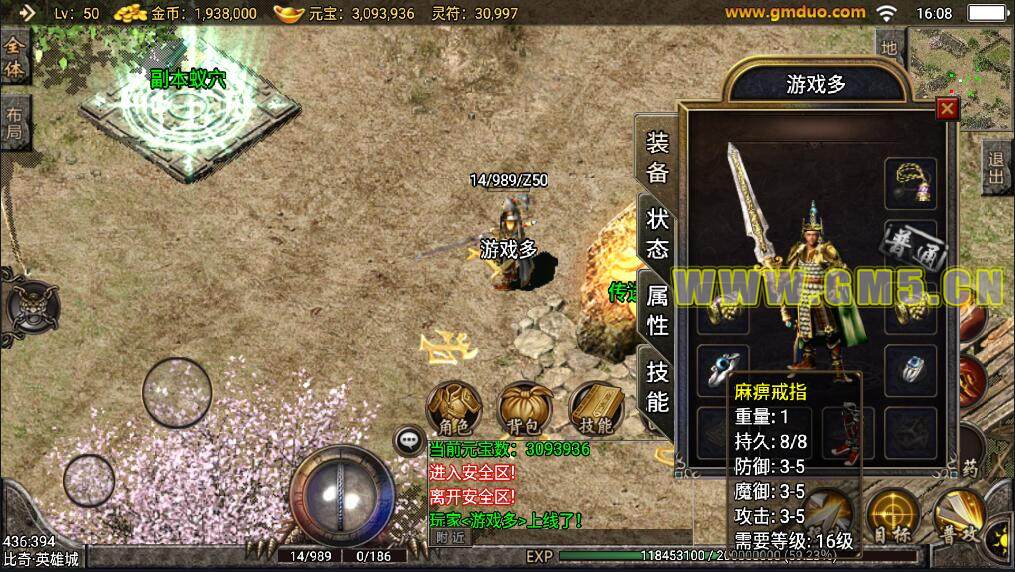Open the 背包 backpack
1015x572 pixels.
click(525, 409)
